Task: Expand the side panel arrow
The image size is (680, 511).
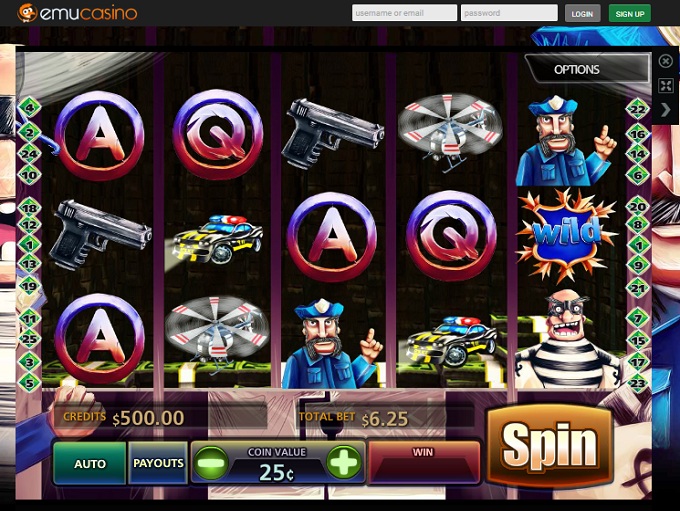Action: coord(666,110)
